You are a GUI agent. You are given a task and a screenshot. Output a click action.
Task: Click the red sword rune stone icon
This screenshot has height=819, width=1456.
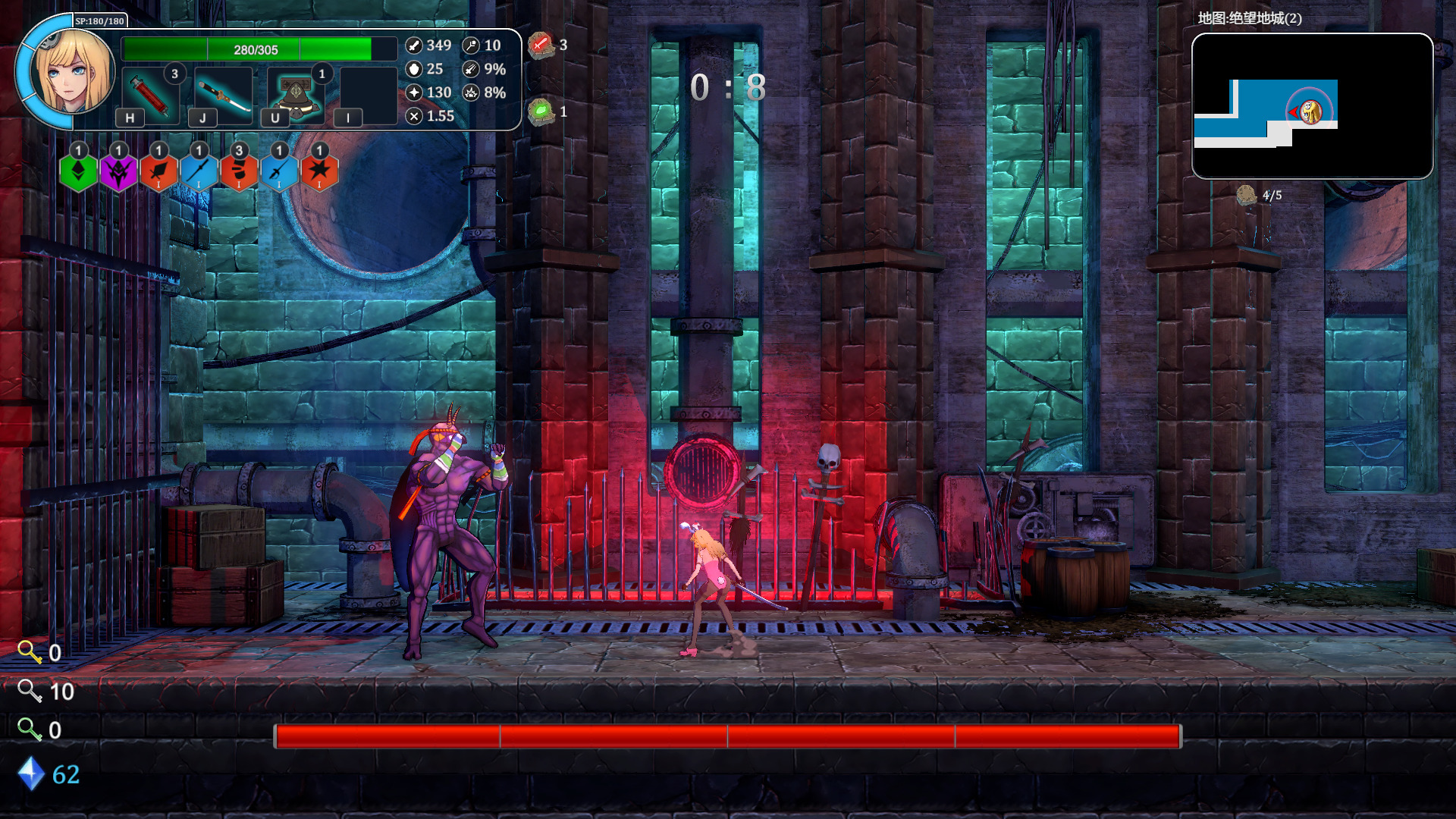(541, 45)
